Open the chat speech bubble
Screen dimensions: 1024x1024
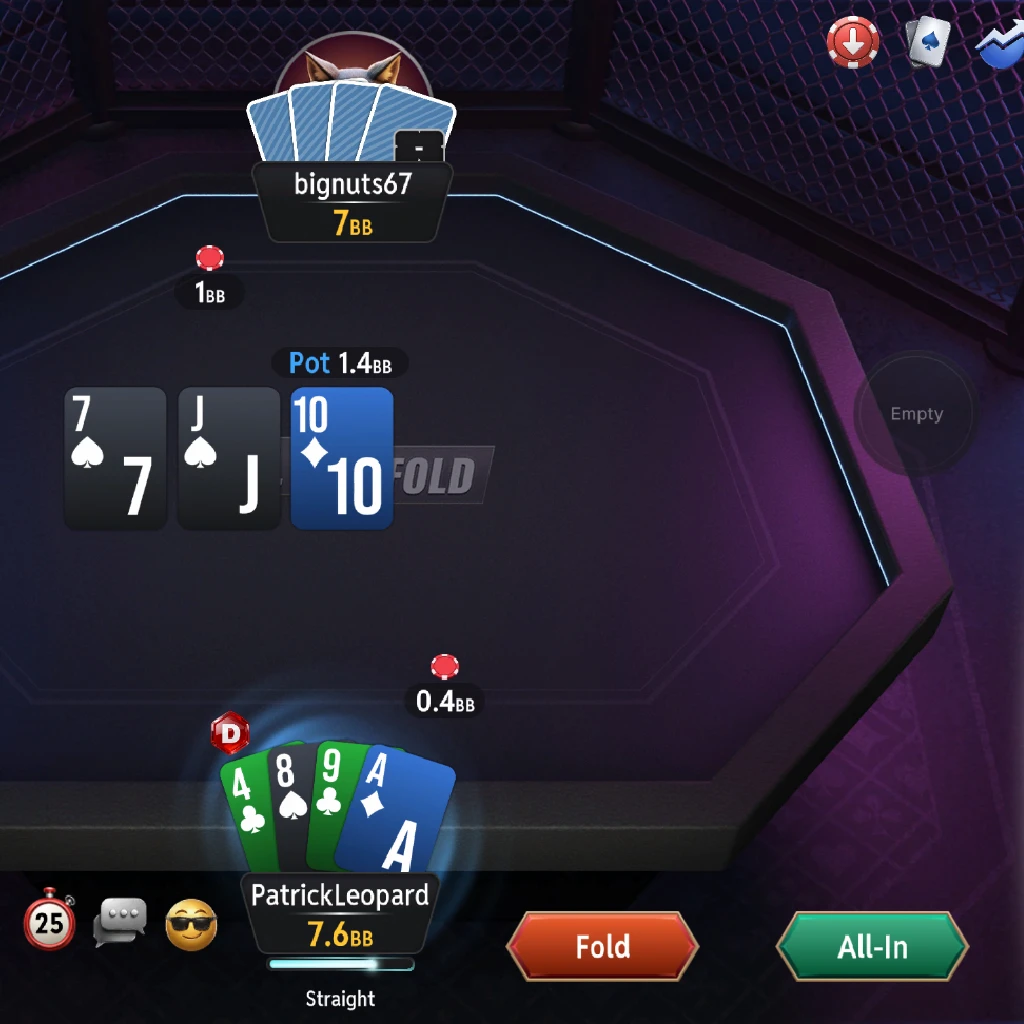(x=120, y=922)
